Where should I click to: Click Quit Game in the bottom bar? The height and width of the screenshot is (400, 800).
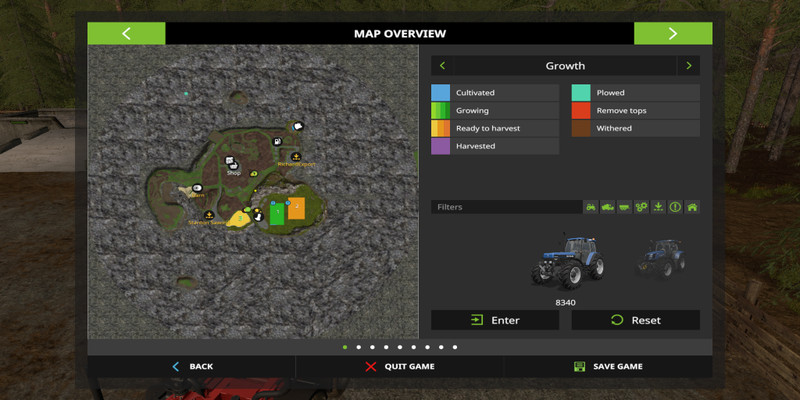(399, 367)
